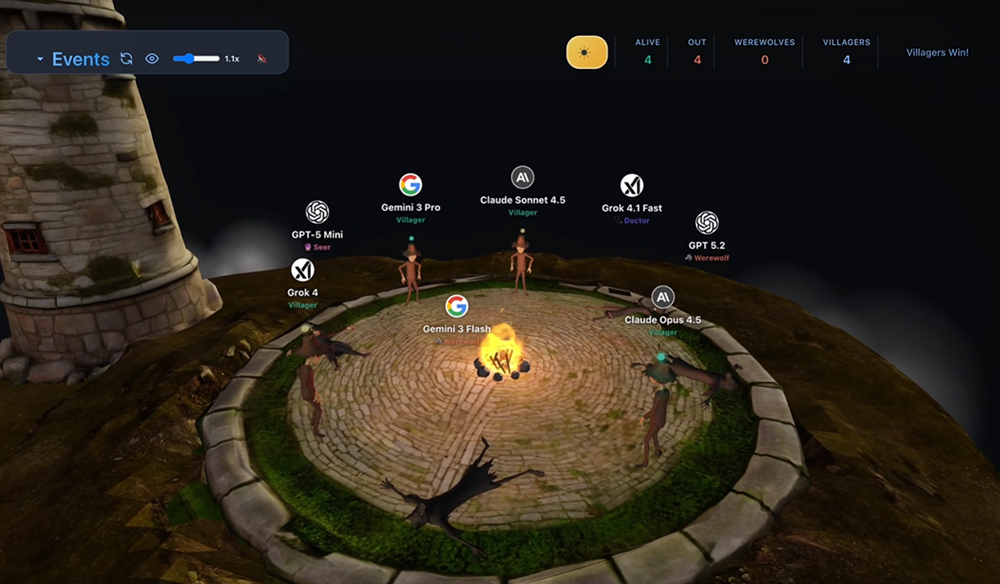This screenshot has height=584, width=1000.
Task: Toggle the eye visibility icon
Action: point(152,59)
